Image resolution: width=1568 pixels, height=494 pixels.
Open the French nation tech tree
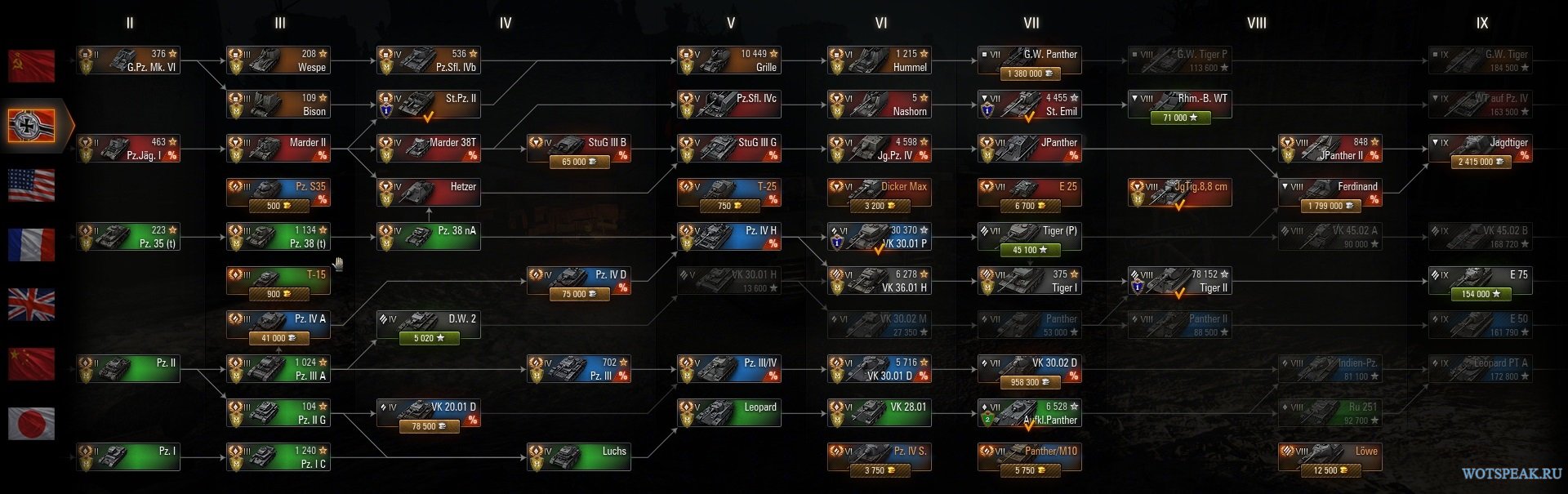[x=32, y=245]
